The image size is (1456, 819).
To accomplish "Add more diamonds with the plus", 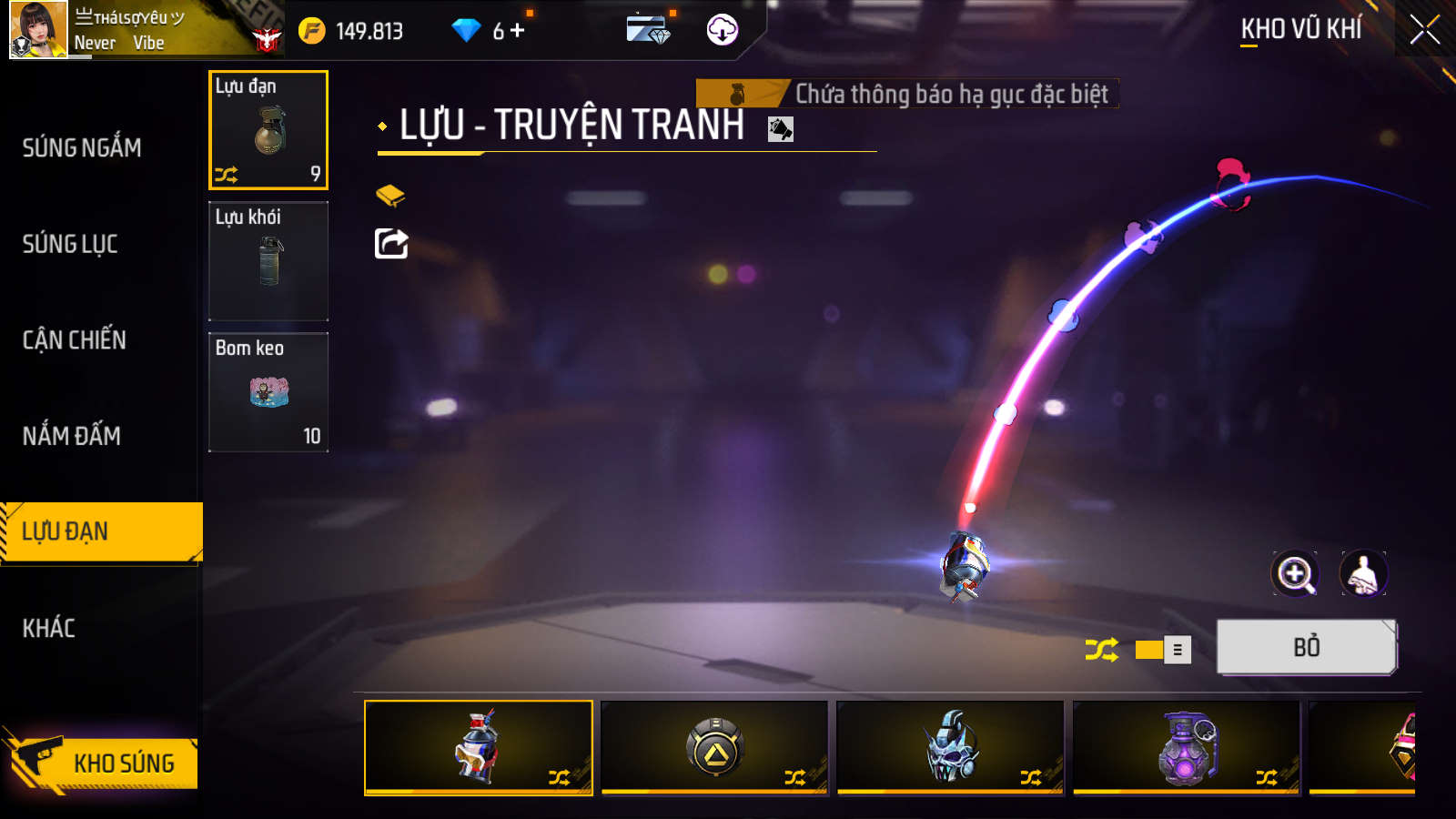I will point(518,31).
